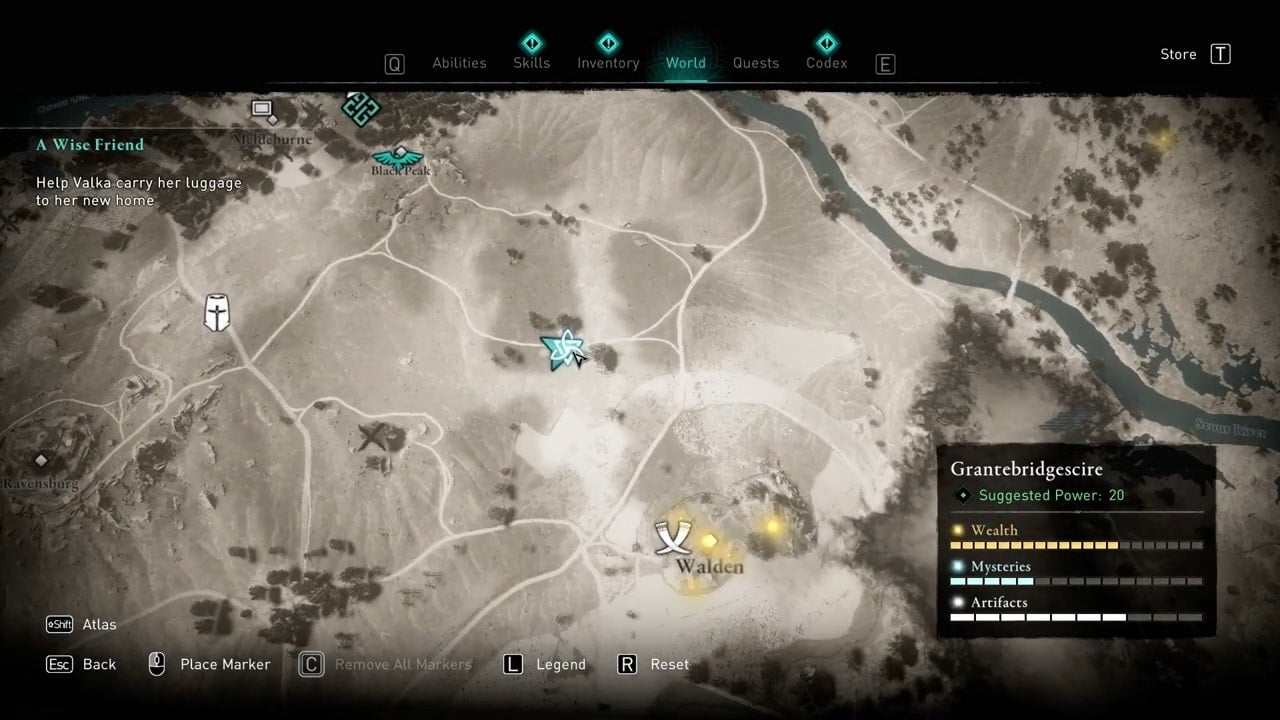The width and height of the screenshot is (1280, 720).
Task: Click the Mysteries progress bar for Grantebridgescire
Action: tap(1076, 581)
